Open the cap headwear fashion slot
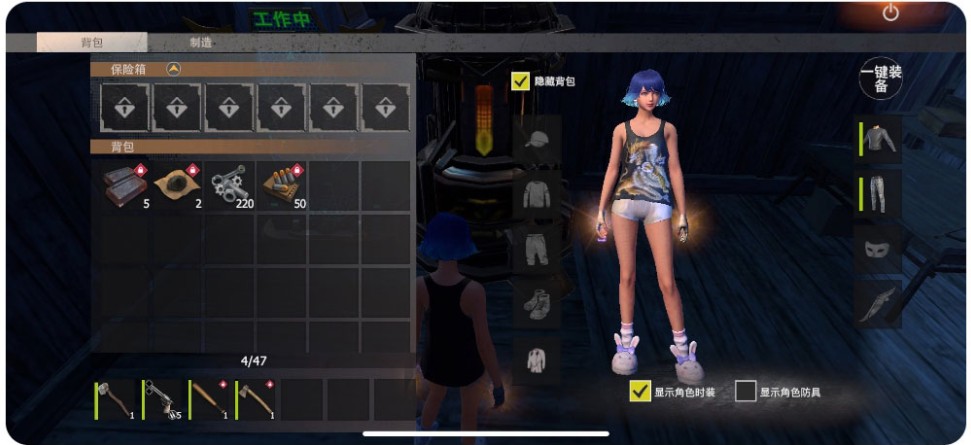Image resolution: width=971 pixels, height=445 pixels. point(538,138)
